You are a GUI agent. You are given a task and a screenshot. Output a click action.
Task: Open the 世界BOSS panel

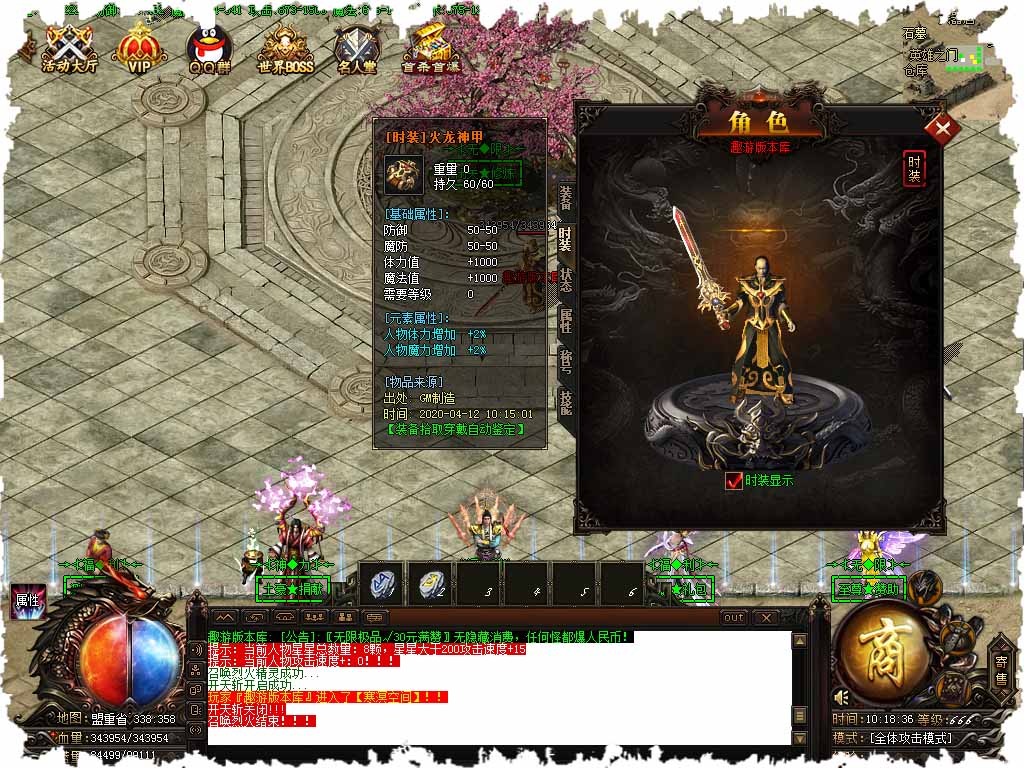pos(285,49)
